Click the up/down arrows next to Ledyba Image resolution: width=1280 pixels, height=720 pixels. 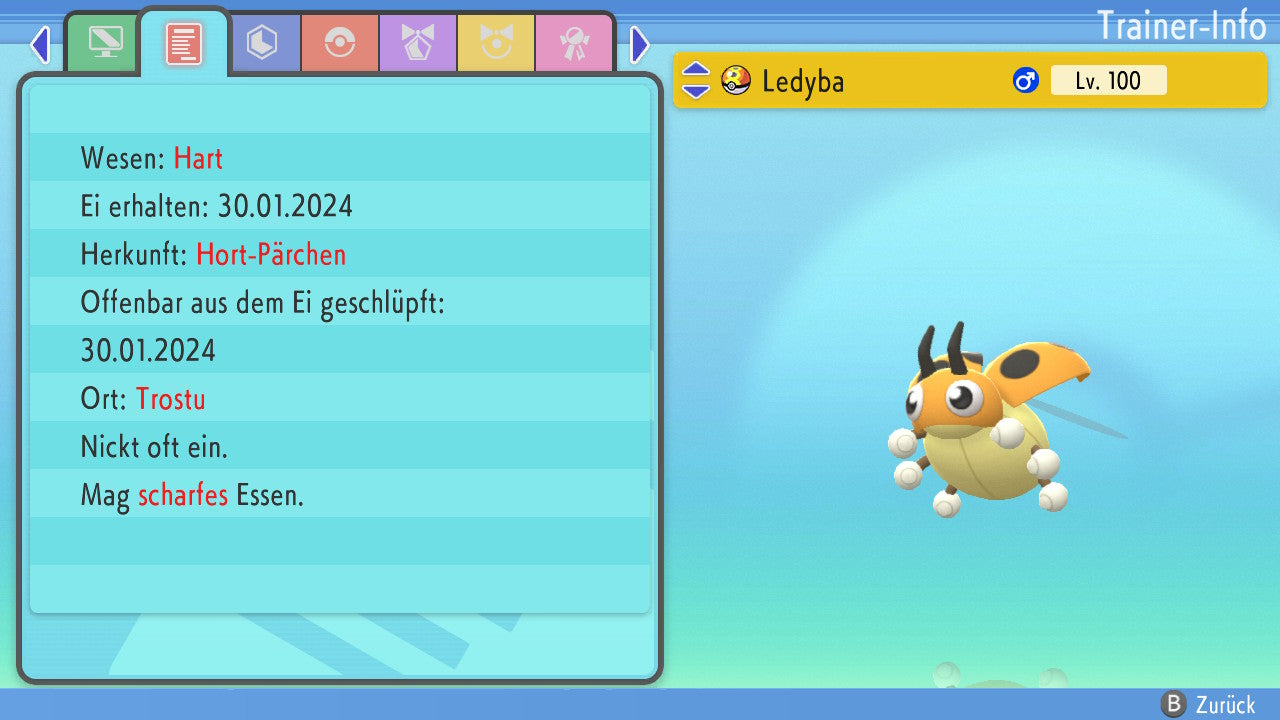(x=696, y=80)
